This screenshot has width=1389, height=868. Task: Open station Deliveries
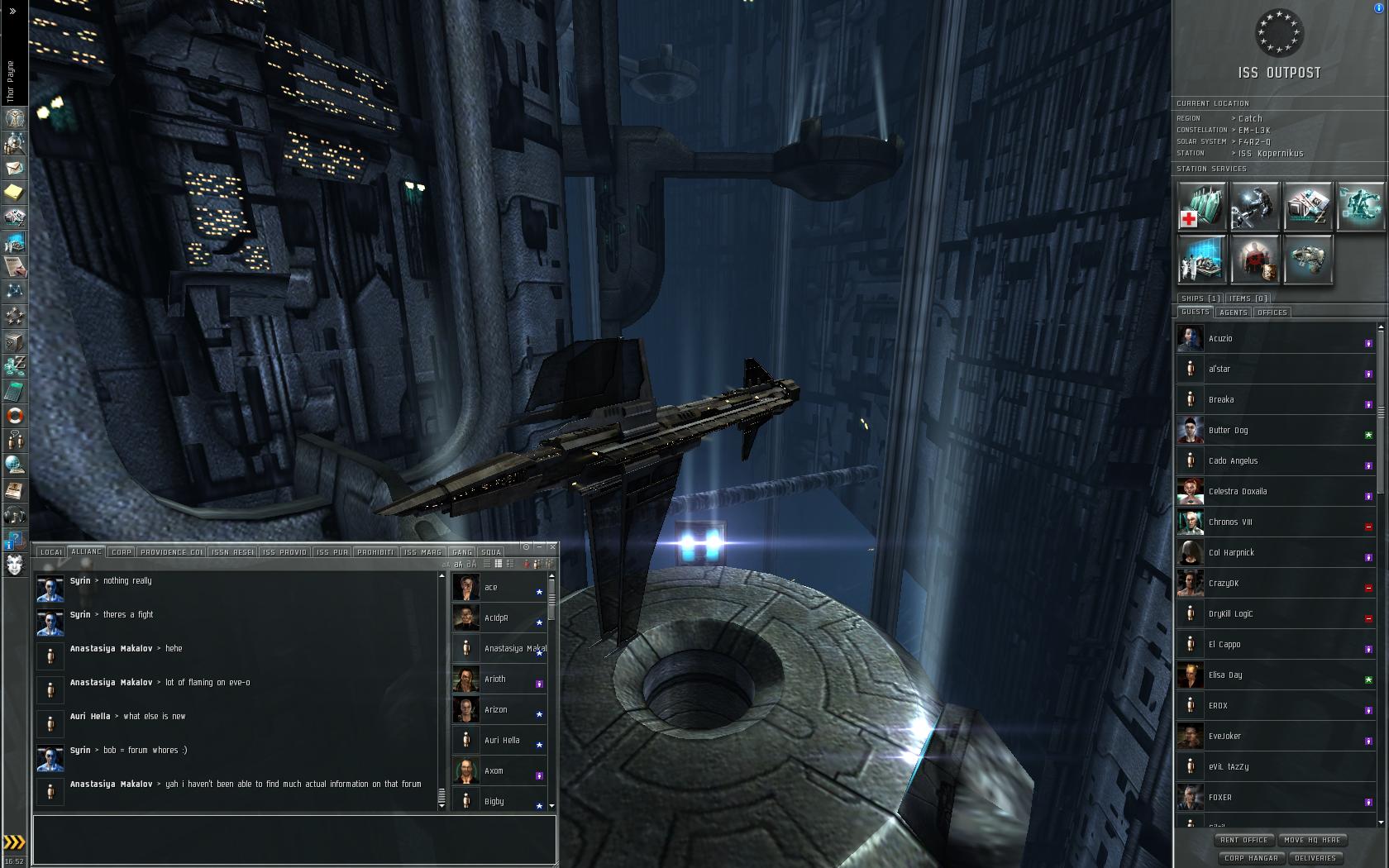(1315, 858)
